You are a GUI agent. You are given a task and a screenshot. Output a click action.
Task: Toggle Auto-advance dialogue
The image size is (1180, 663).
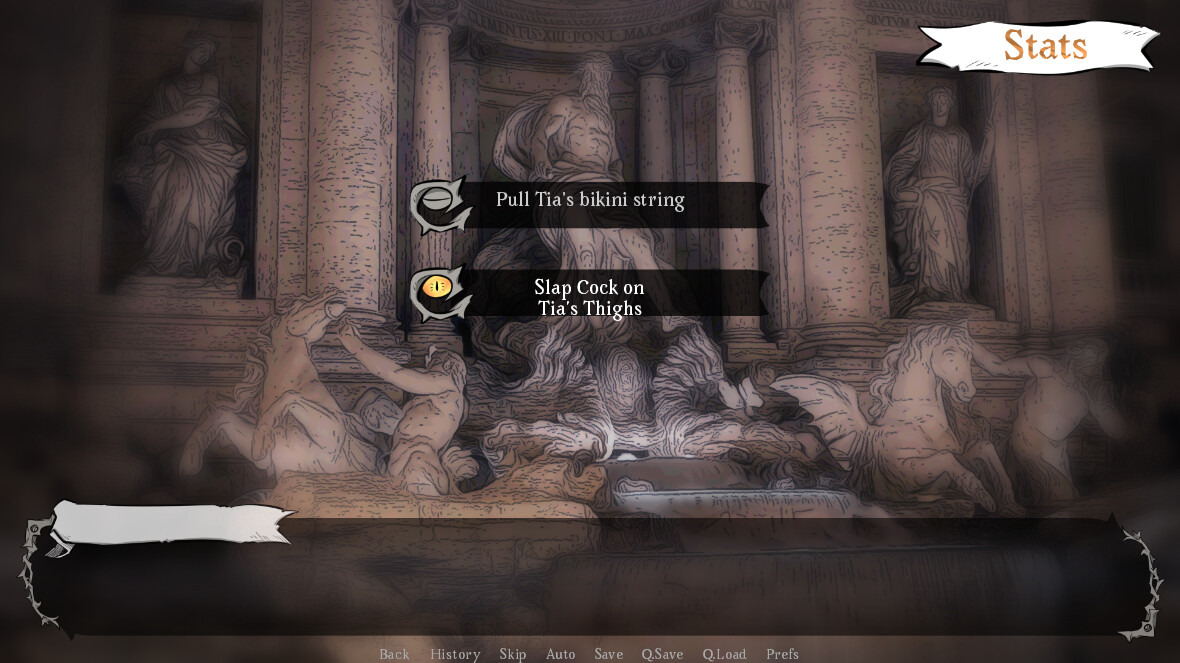[x=560, y=654]
